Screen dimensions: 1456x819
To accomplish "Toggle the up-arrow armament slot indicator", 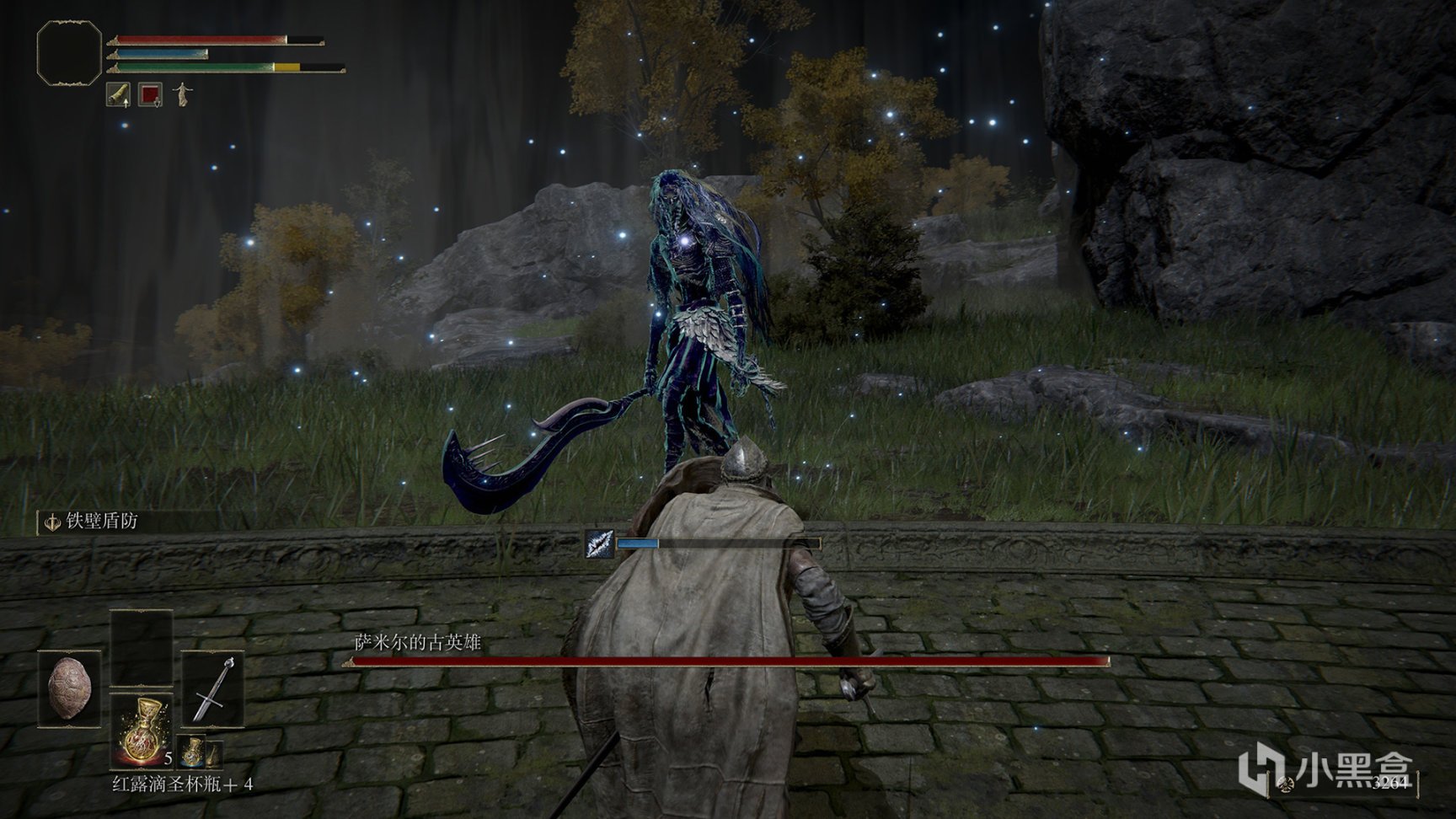I will coord(126,104).
